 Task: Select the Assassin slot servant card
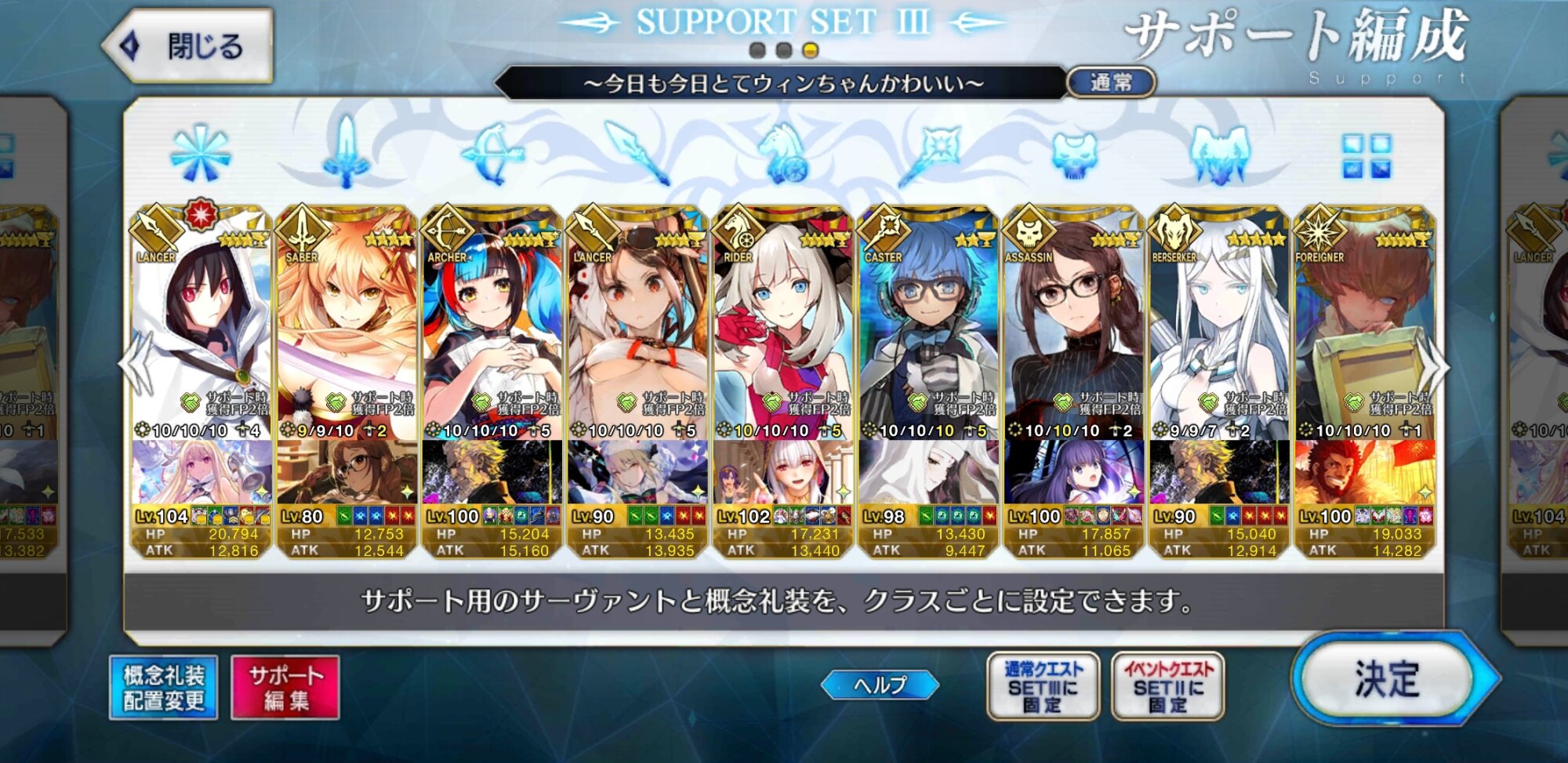(1073, 329)
